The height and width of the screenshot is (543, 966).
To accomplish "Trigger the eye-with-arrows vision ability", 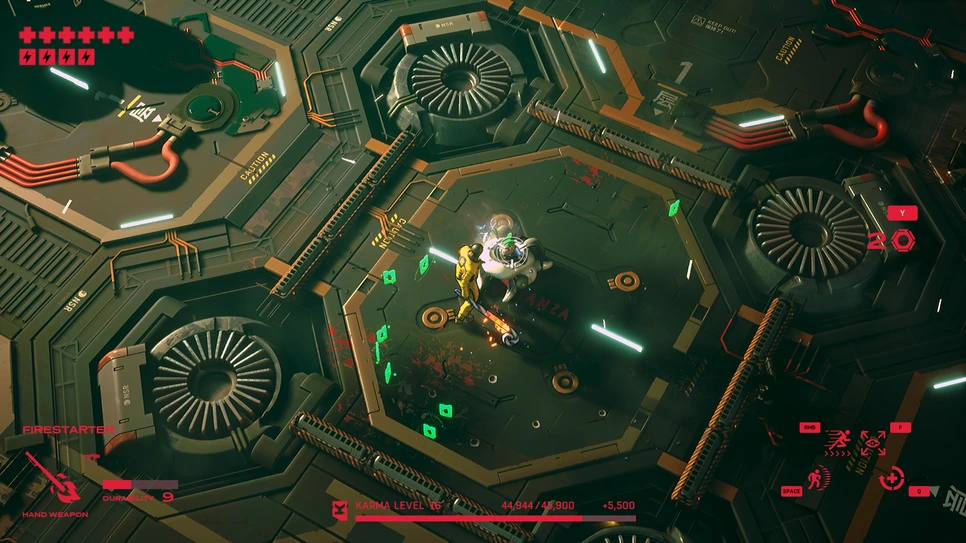I will pyautogui.click(x=873, y=443).
